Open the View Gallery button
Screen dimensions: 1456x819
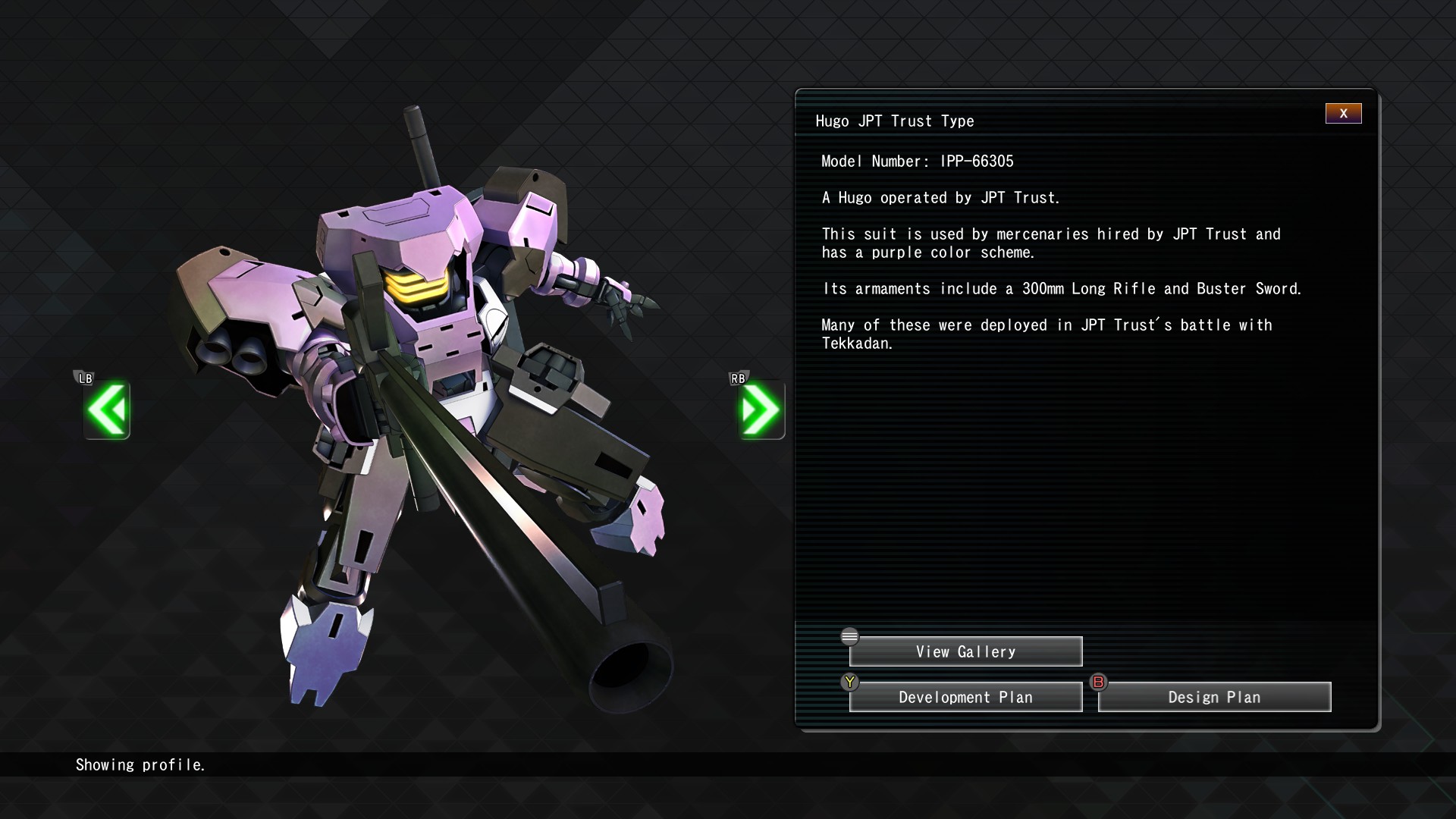[x=965, y=651]
